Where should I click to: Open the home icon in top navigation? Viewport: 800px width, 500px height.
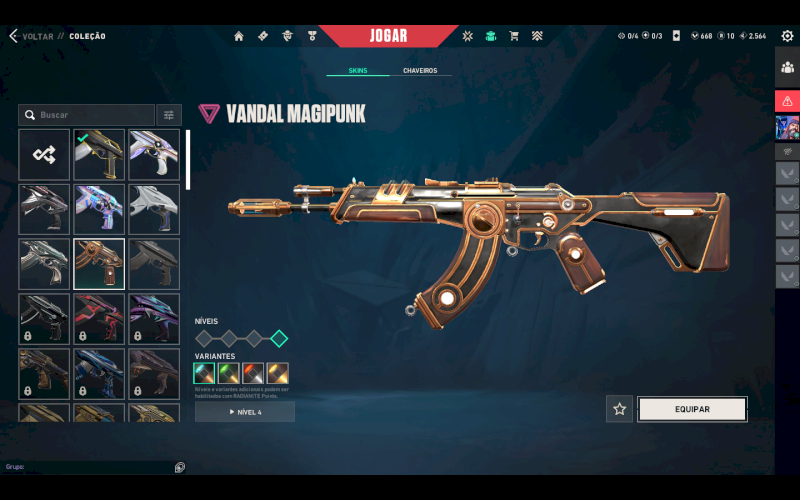click(x=239, y=36)
